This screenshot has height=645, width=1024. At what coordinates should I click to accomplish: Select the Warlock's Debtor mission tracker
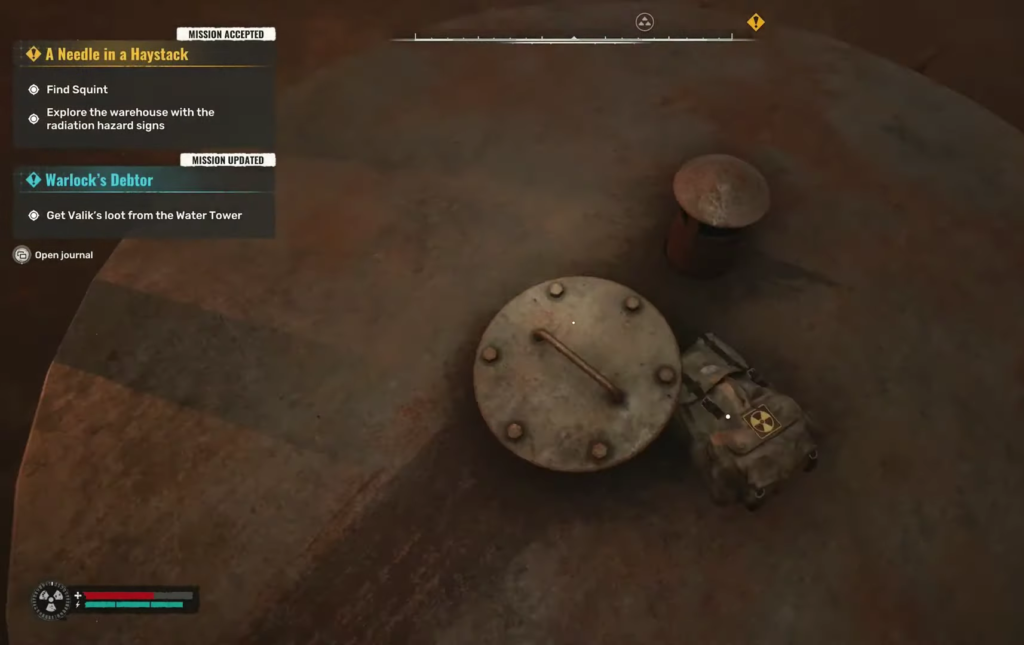tap(99, 180)
